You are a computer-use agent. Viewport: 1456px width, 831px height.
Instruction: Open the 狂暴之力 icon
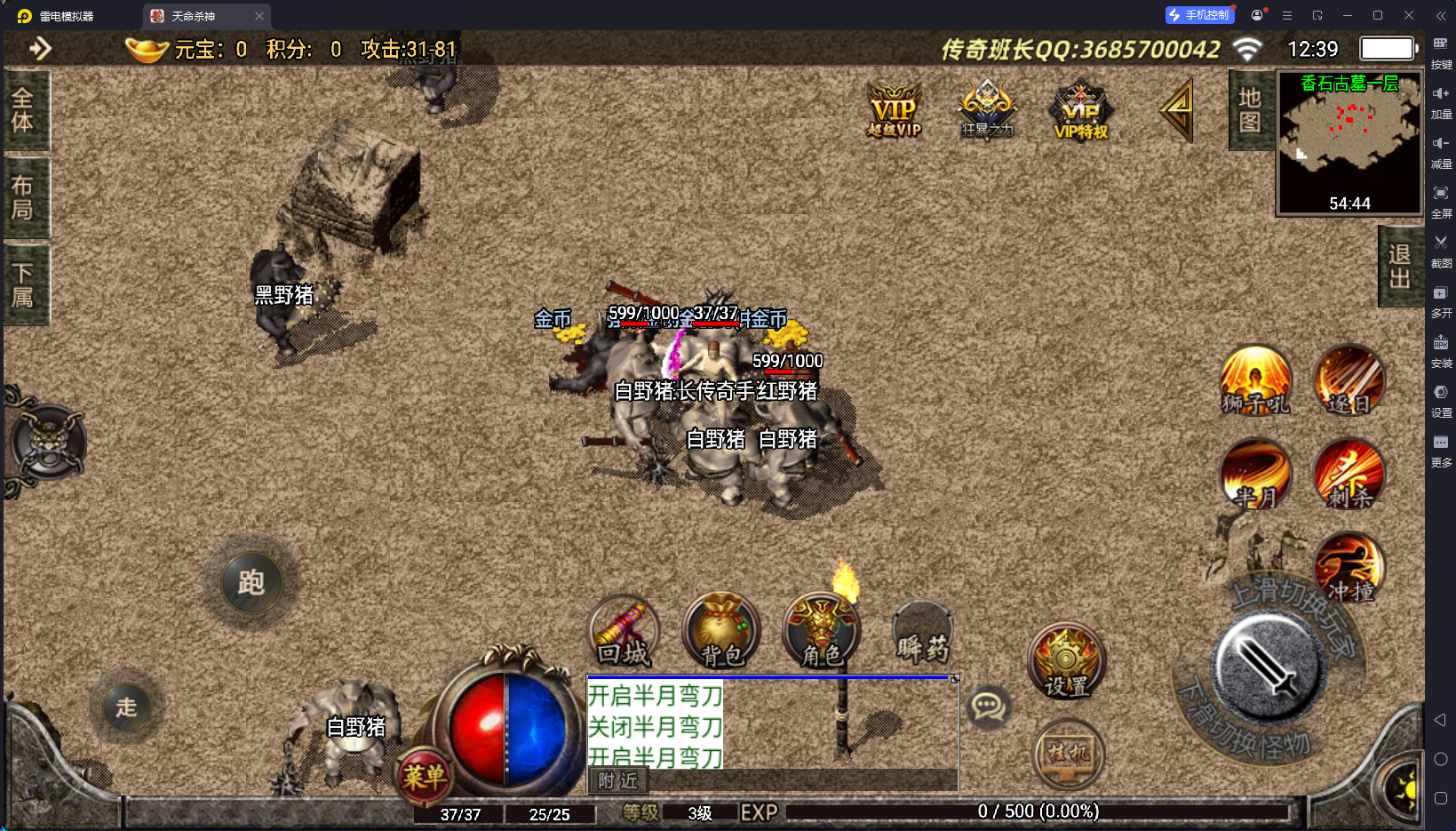coord(987,109)
